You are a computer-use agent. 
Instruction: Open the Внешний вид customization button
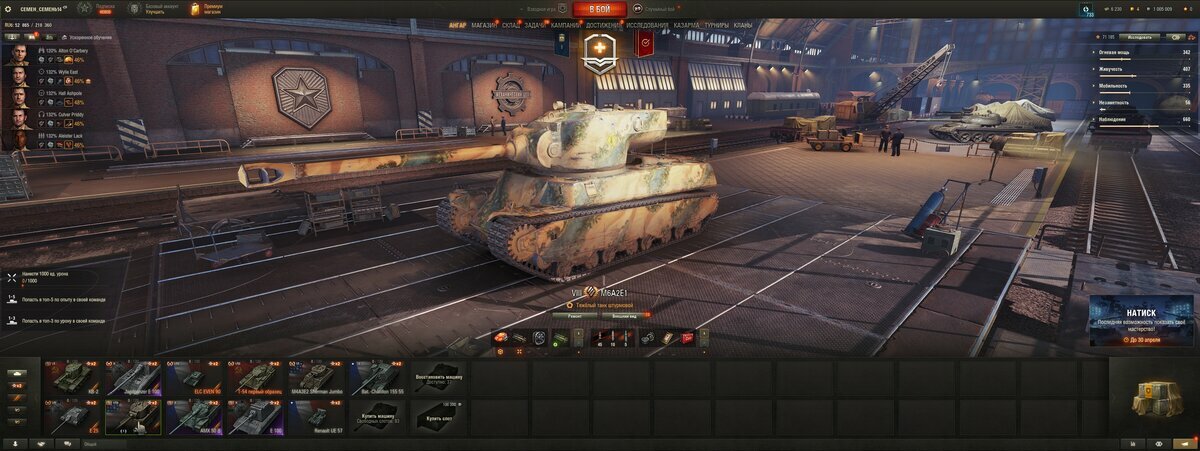pos(613,315)
